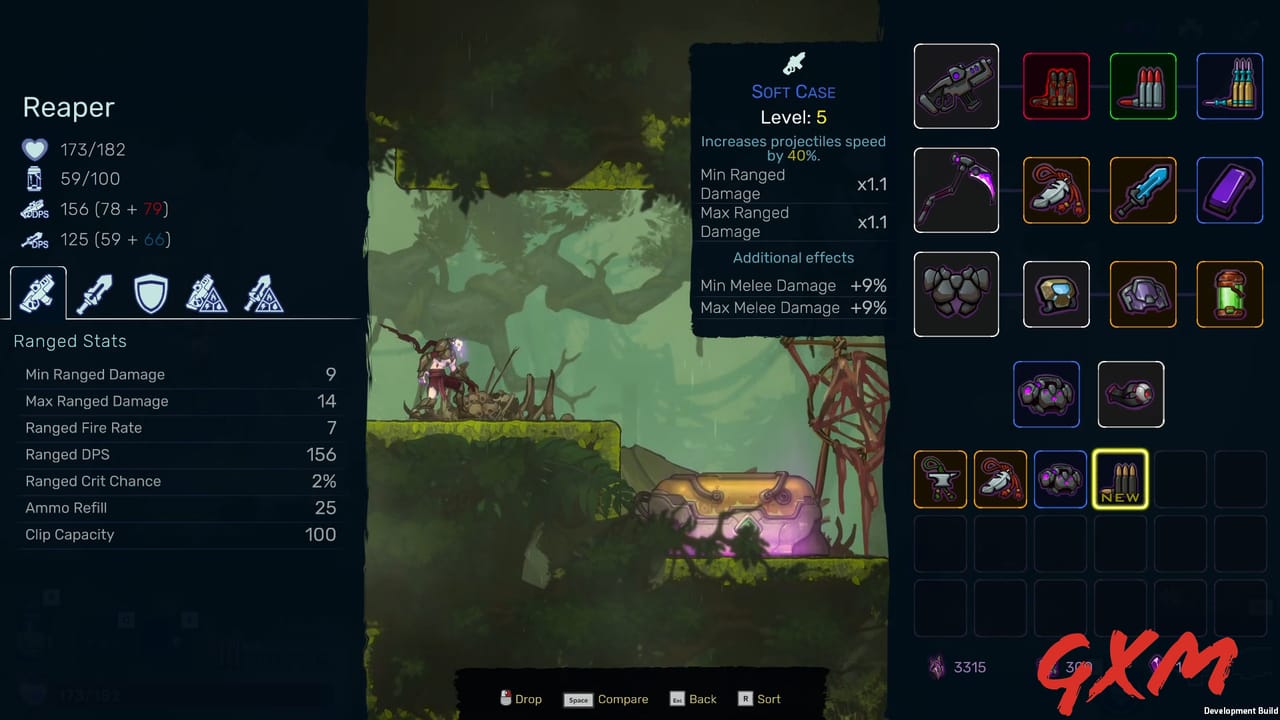Open the scythe melee weapon slot
The height and width of the screenshot is (720, 1280).
click(956, 190)
